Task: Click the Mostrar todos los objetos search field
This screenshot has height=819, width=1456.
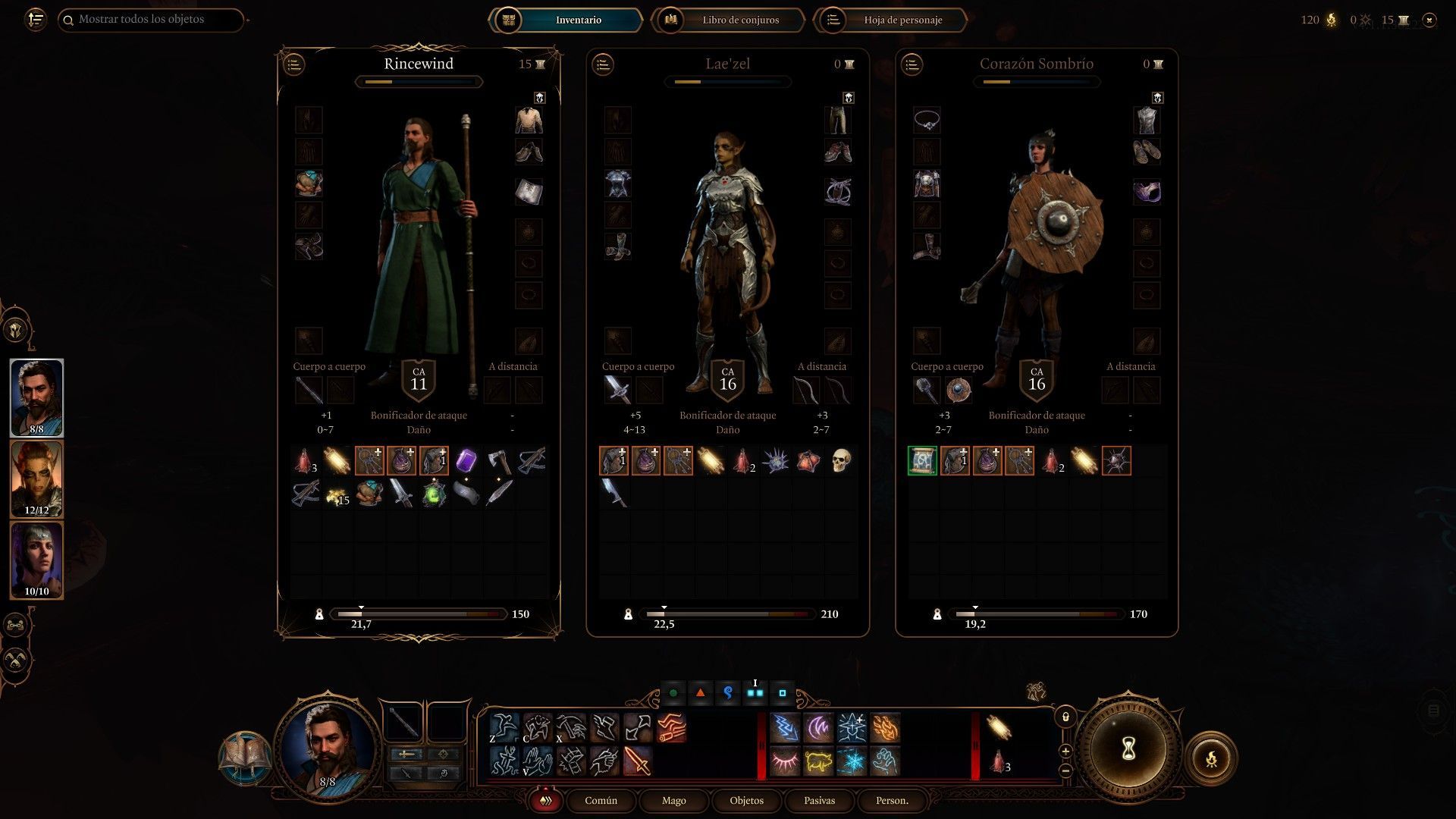Action: click(x=152, y=20)
